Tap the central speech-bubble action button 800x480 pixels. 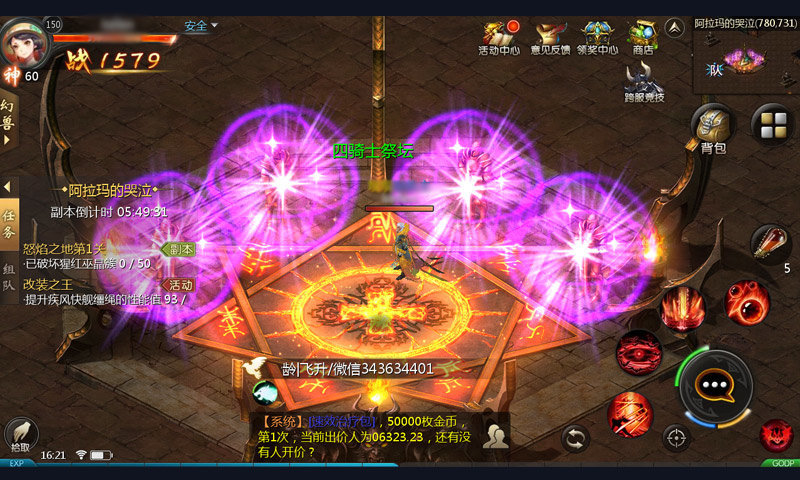tap(715, 384)
